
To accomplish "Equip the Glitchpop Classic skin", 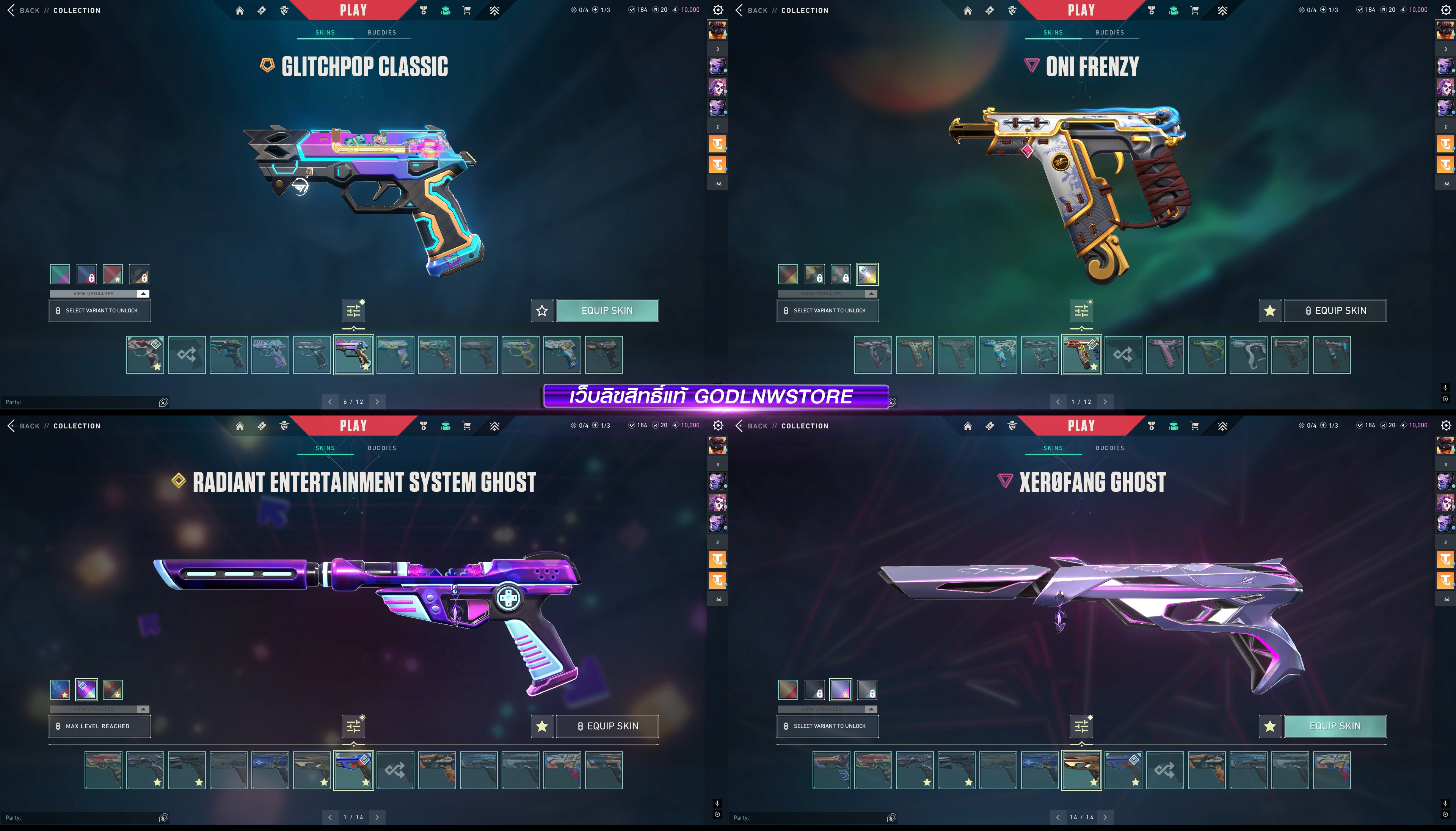I will [607, 310].
